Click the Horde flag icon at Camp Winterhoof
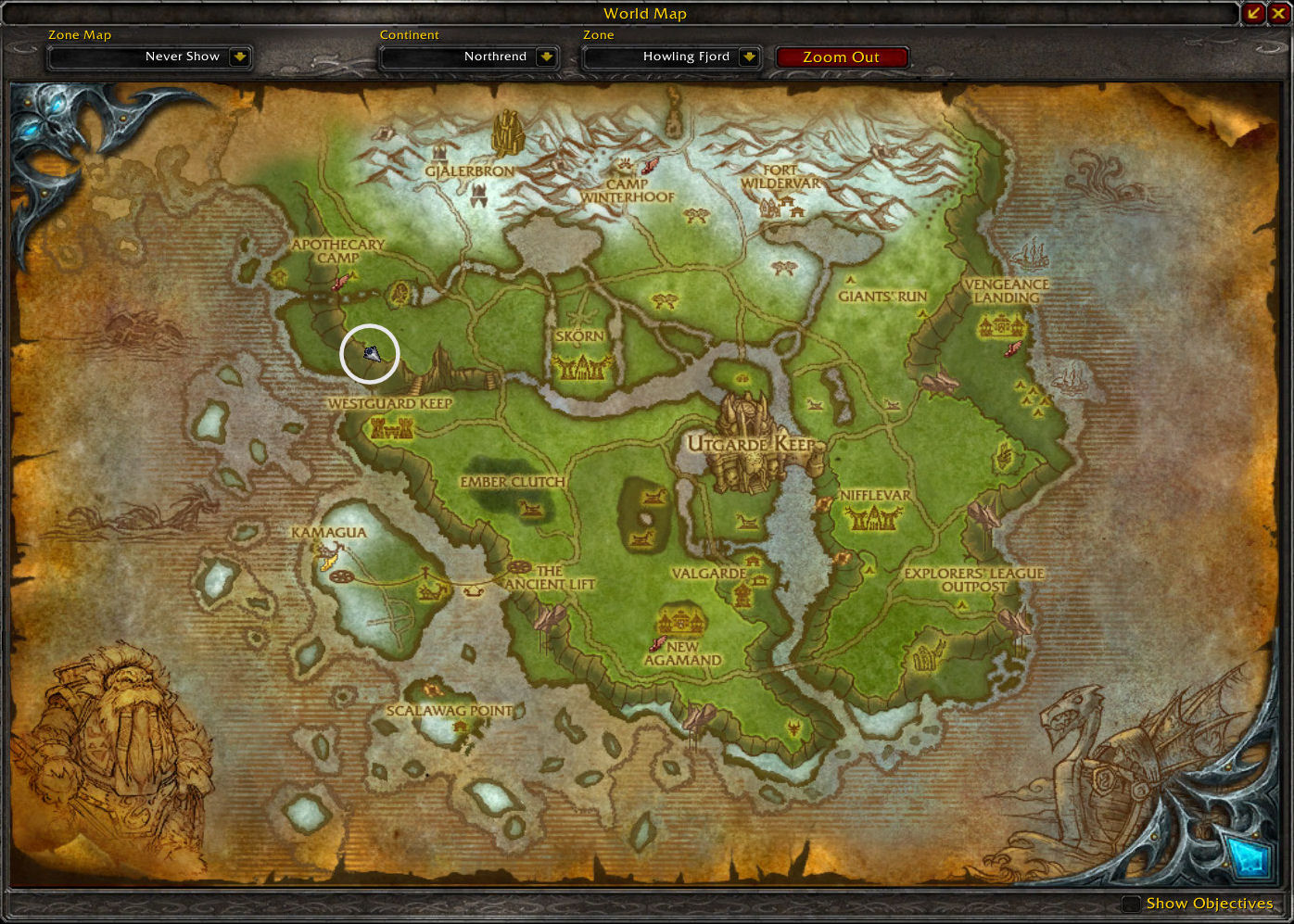 pyautogui.click(x=649, y=165)
